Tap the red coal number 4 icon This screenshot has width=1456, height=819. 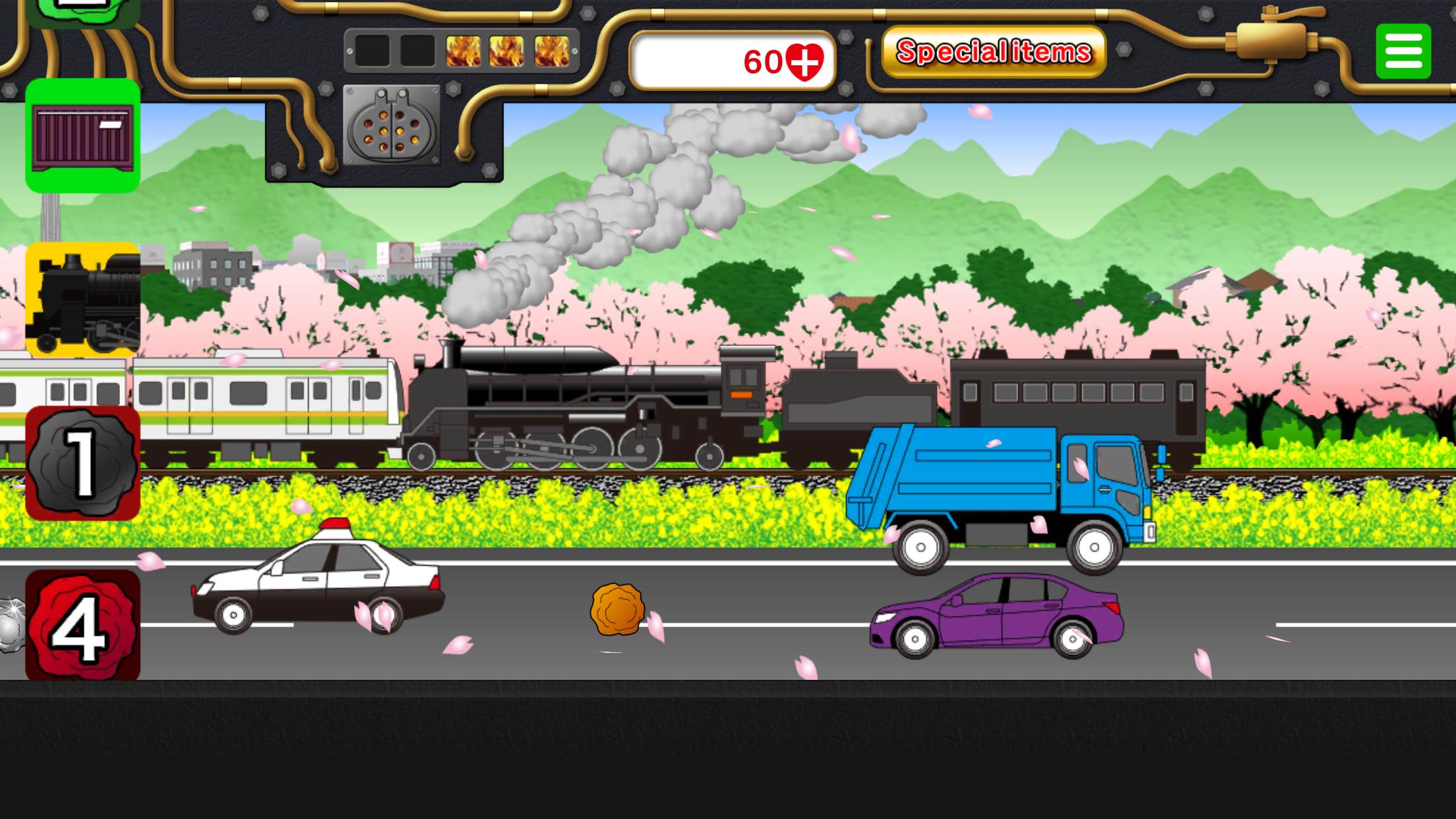(83, 624)
